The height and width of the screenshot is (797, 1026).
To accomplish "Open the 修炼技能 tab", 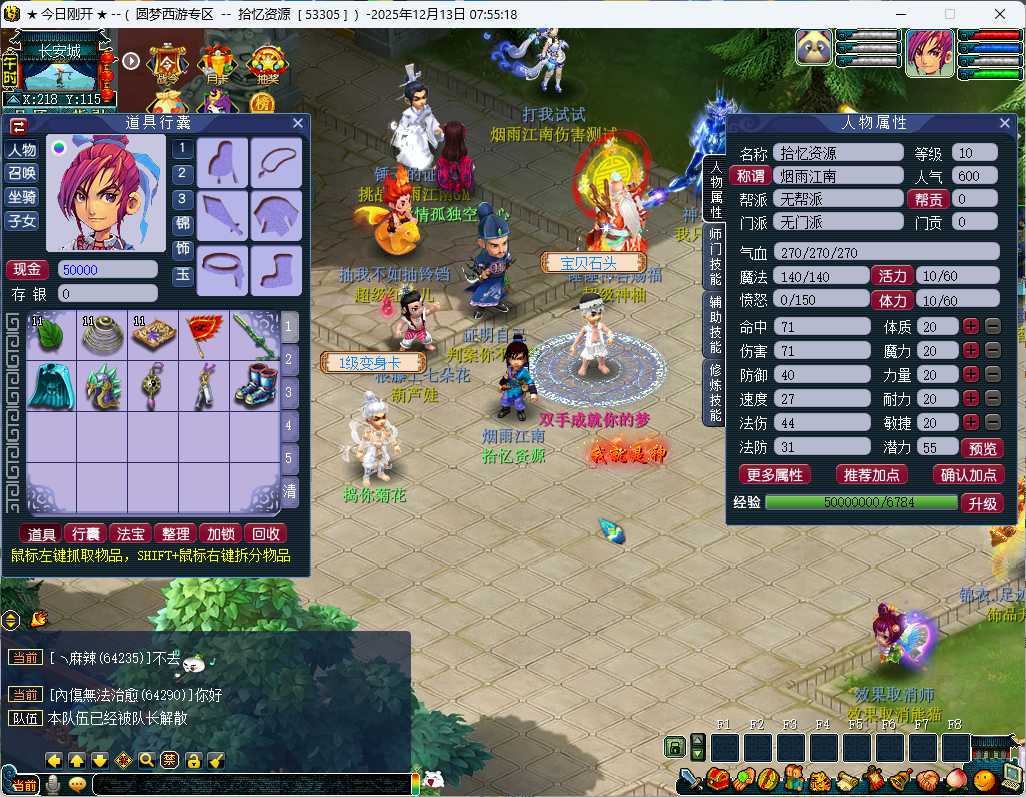I will click(x=715, y=392).
